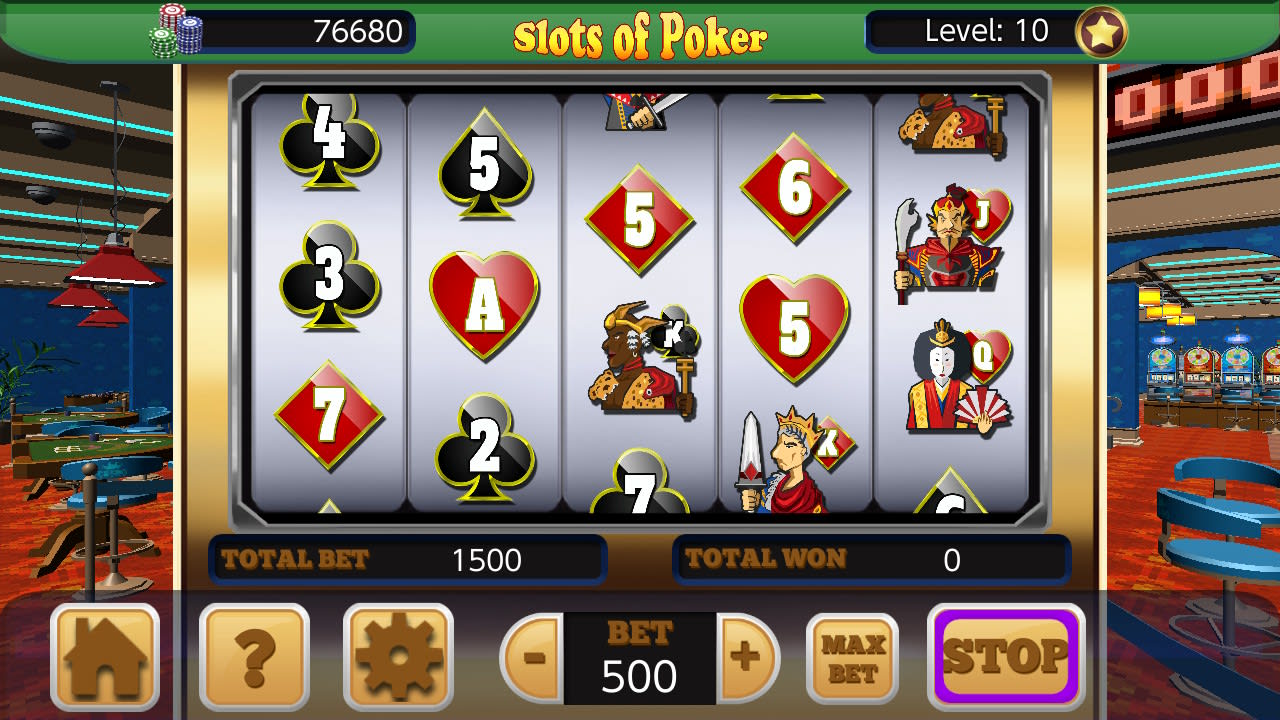This screenshot has height=720, width=1280.
Task: Click the MAX BET button
Action: coord(851,657)
